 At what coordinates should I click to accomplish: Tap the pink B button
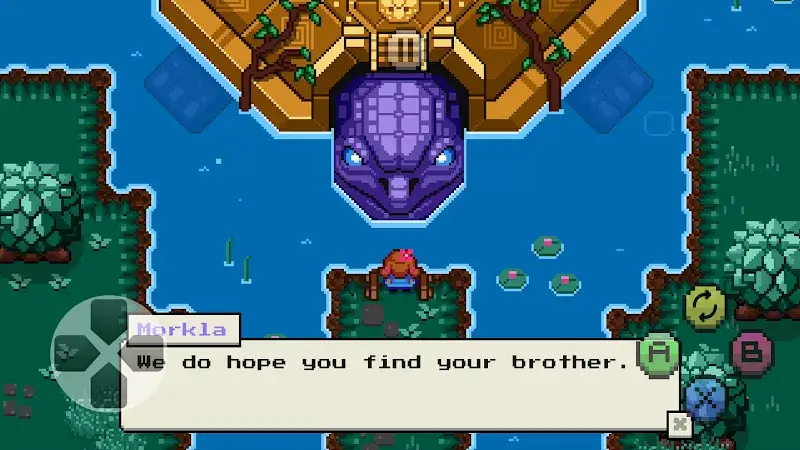[x=750, y=352]
